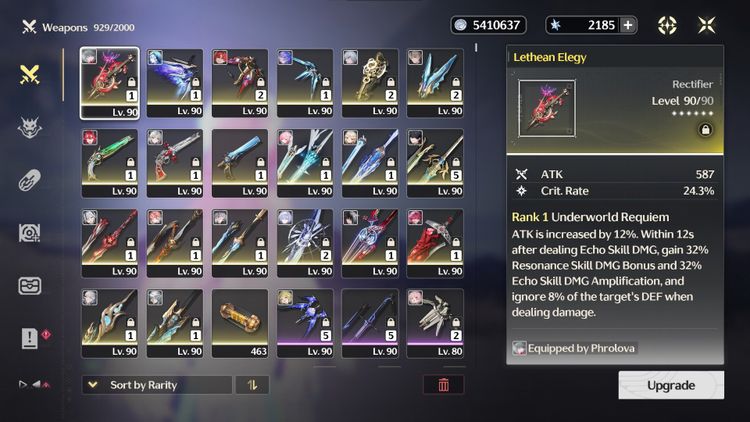
Task: Open the red trash can discard mode
Action: click(x=443, y=385)
